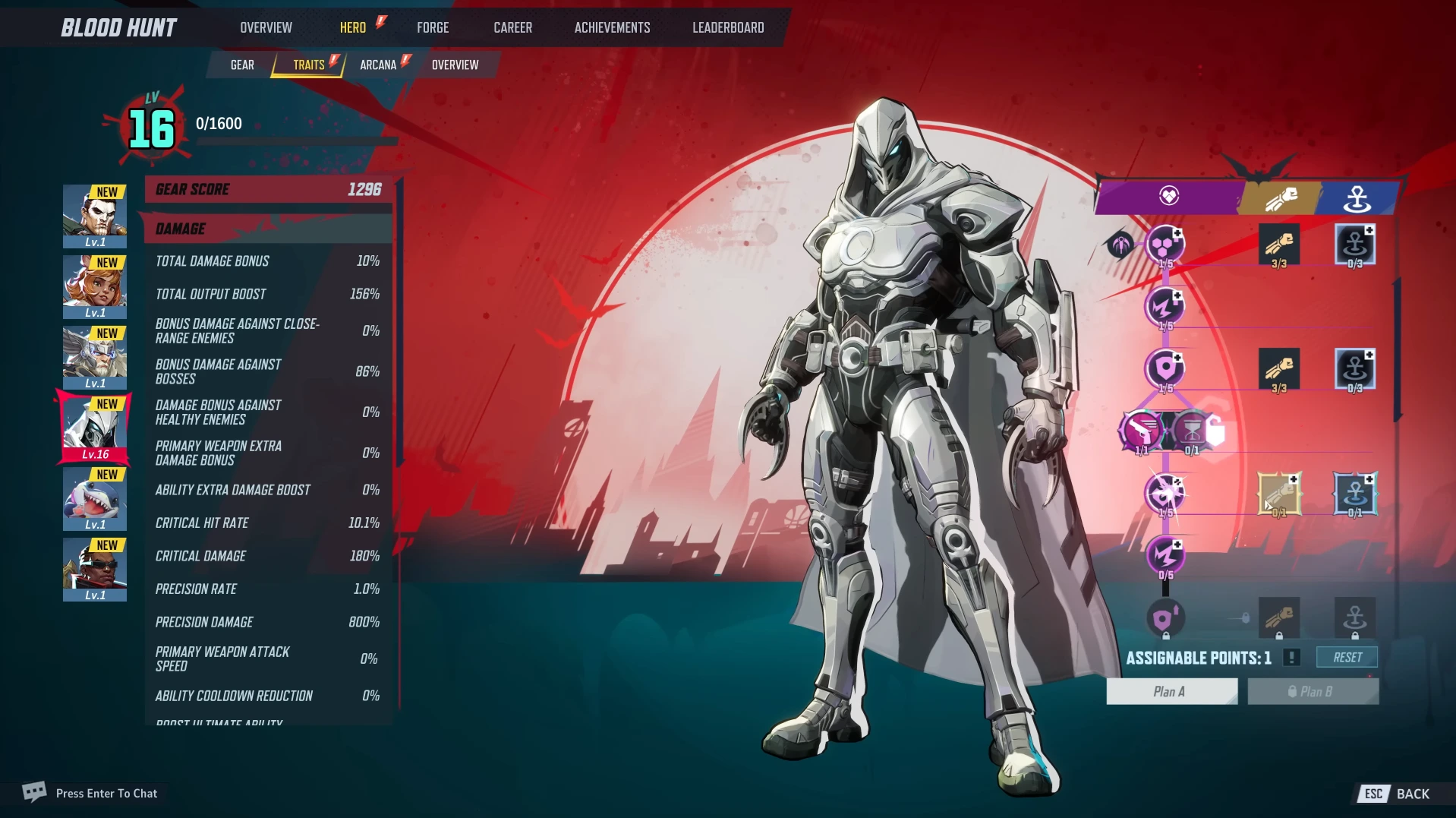The height and width of the screenshot is (818, 1456).
Task: Go to the Achievements tab
Action: (612, 27)
